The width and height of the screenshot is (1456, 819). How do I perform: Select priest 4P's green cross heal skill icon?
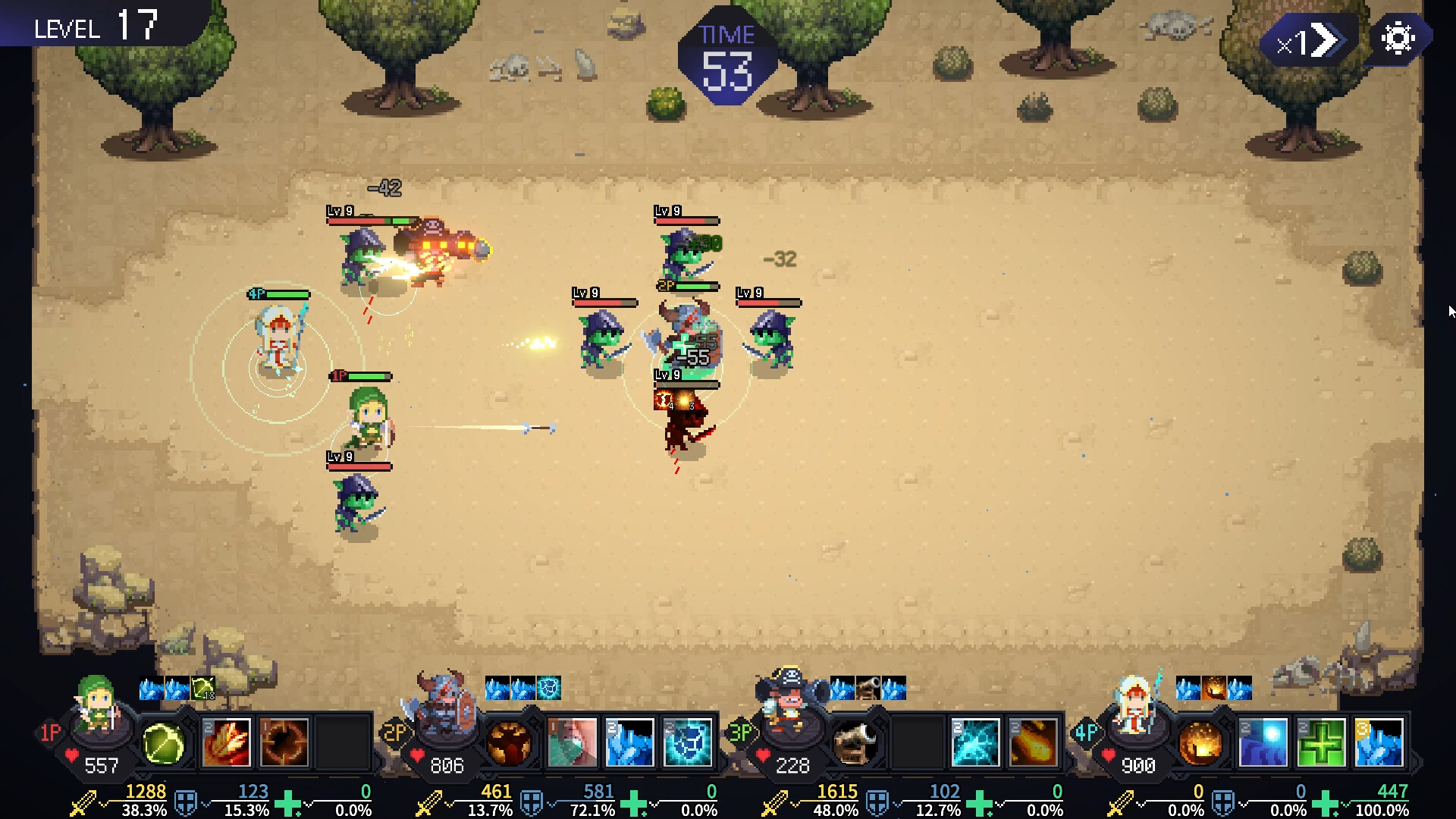1321,743
